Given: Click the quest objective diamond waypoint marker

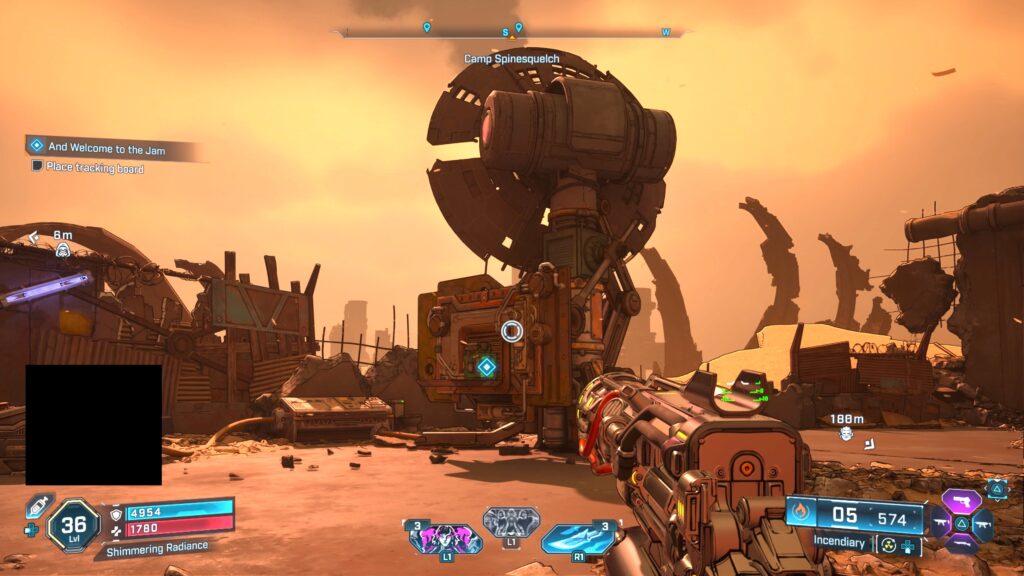Looking at the screenshot, I should pyautogui.click(x=486, y=367).
